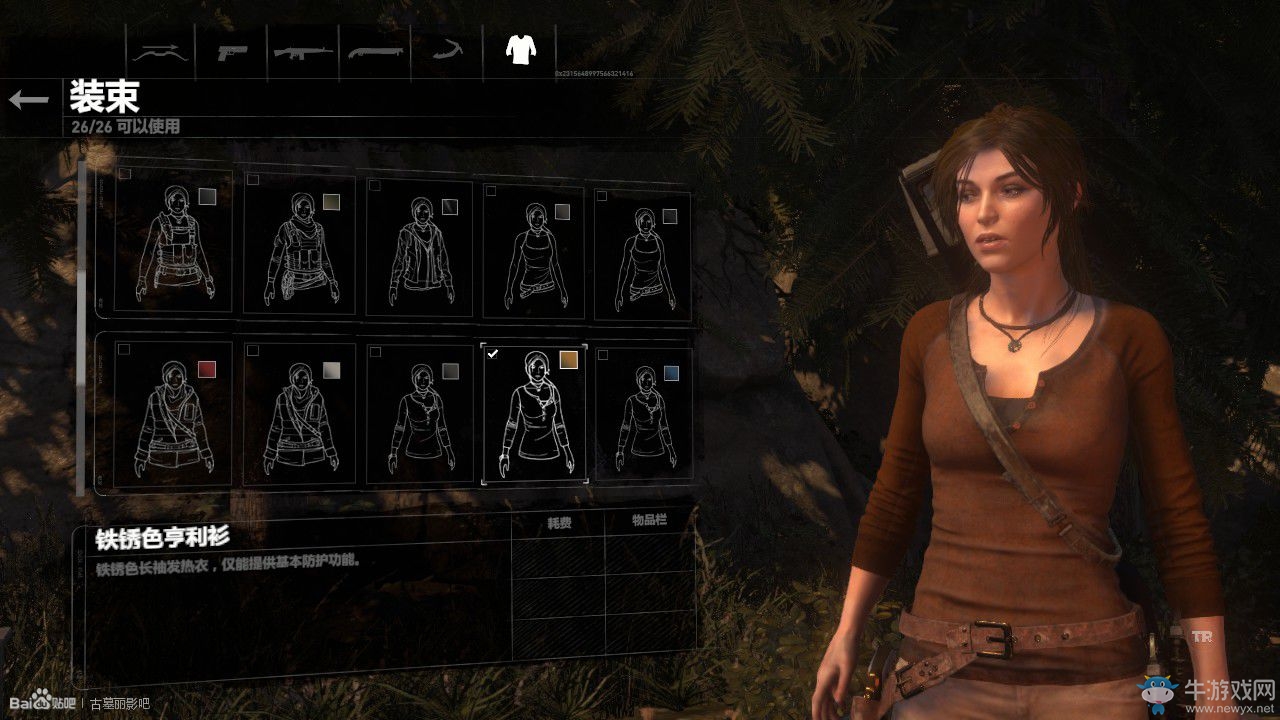Image resolution: width=1280 pixels, height=720 pixels.
Task: Go back using the left arrow
Action: pyautogui.click(x=29, y=99)
